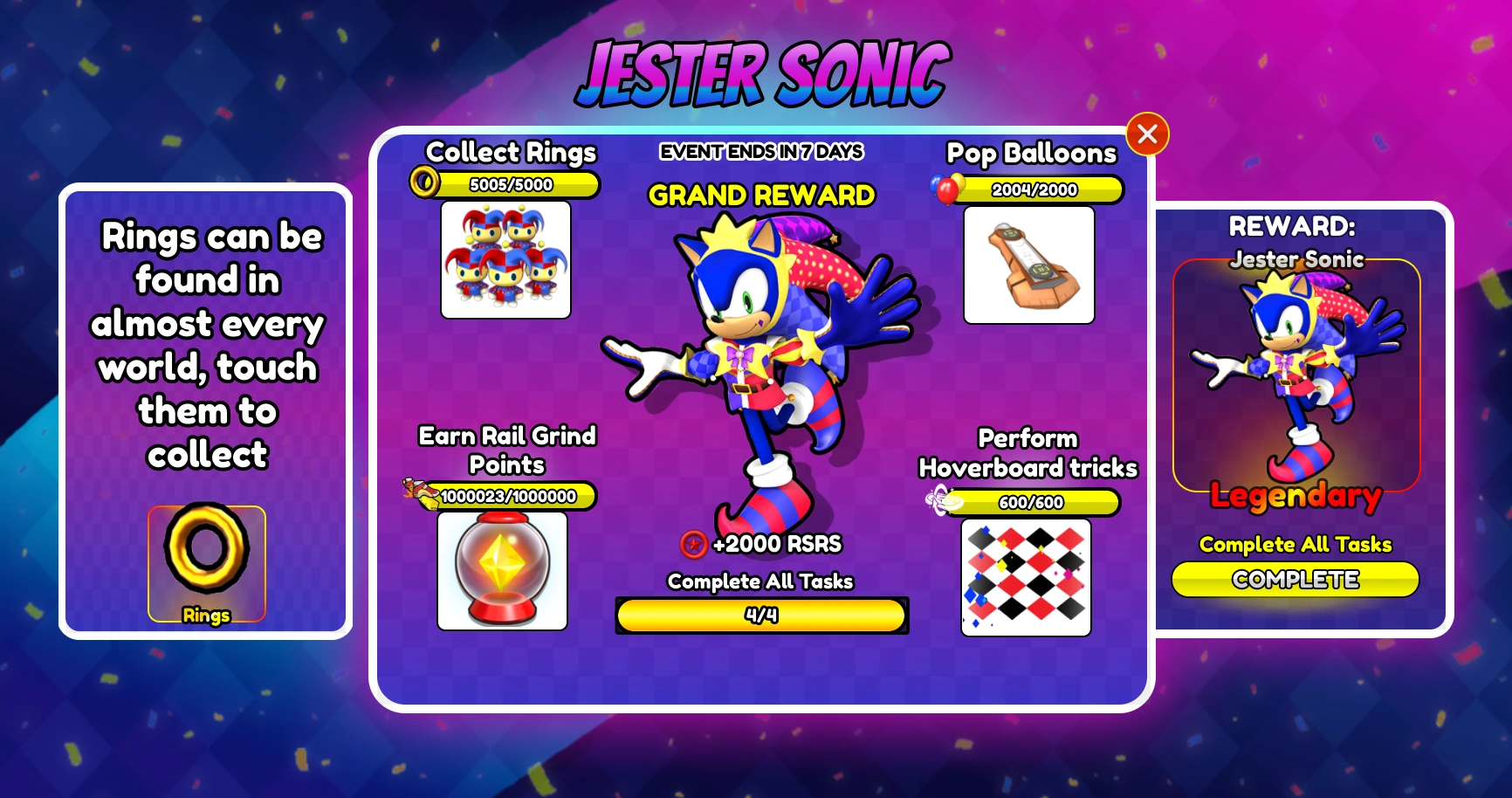Close the Jester Sonic event window
Image resolution: width=1512 pixels, height=798 pixels.
1148,134
